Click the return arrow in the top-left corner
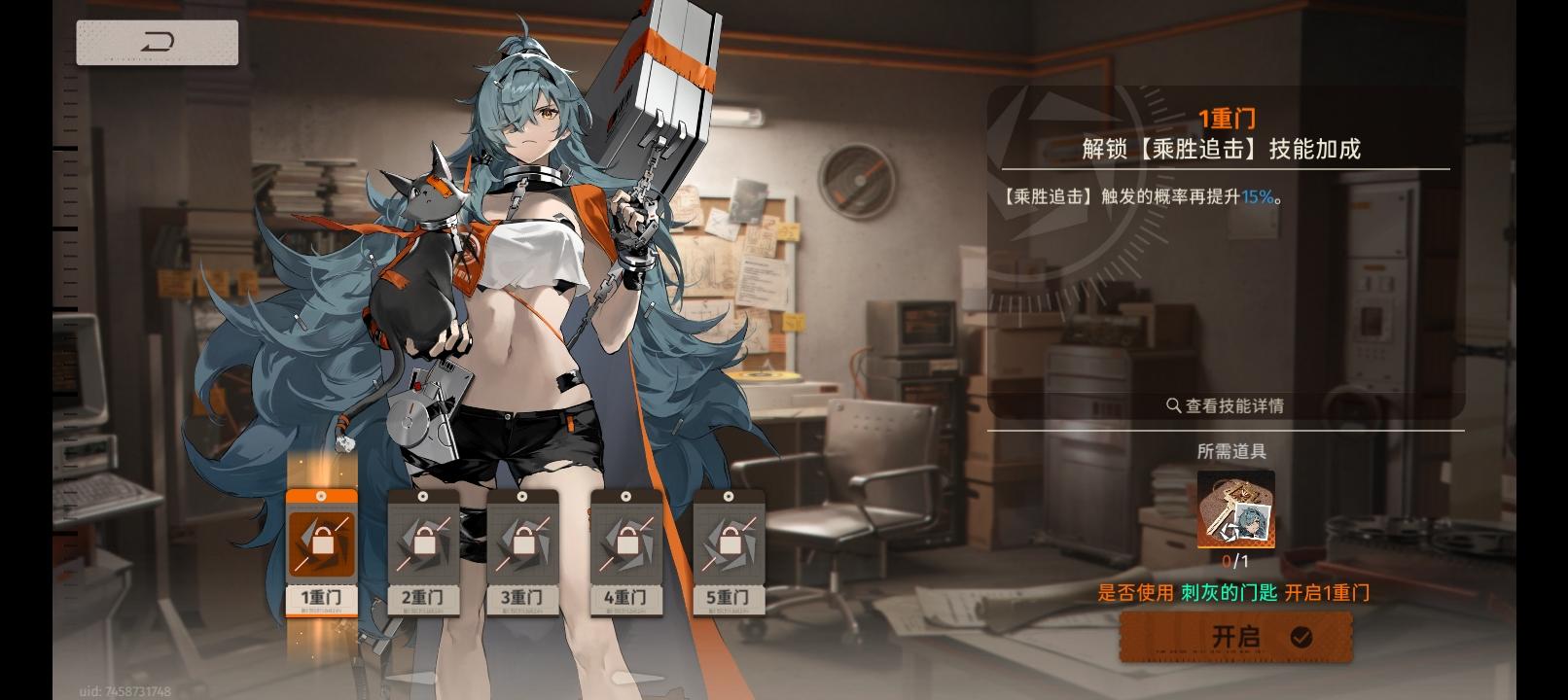Viewport: 1568px width, 700px height. 157,42
